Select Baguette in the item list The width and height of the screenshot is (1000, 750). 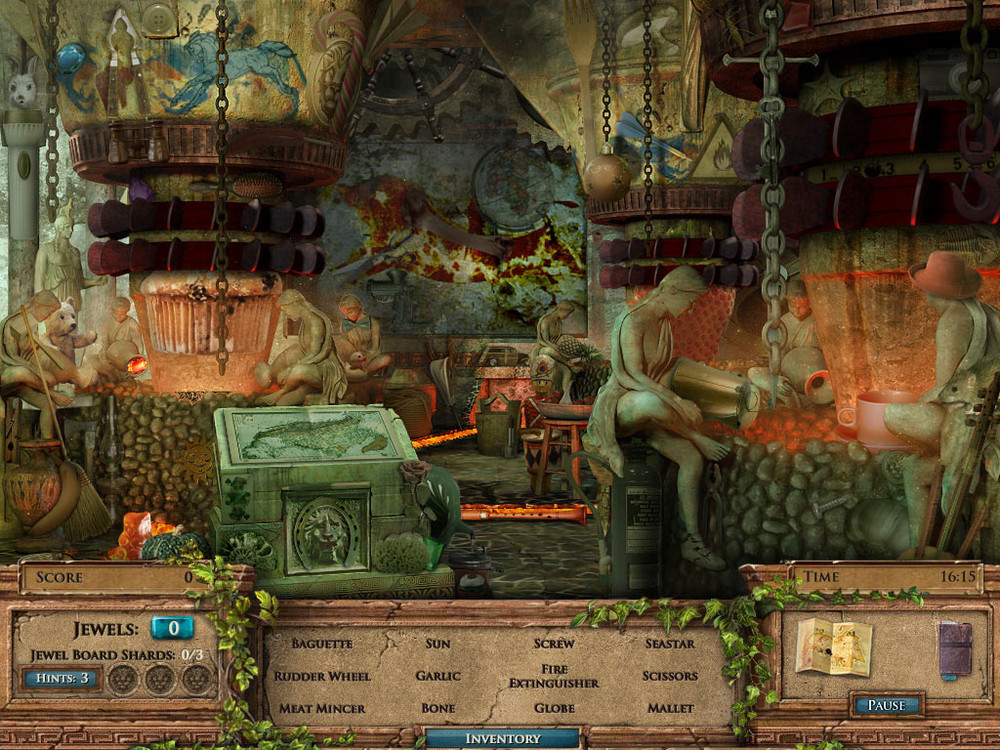(x=322, y=643)
